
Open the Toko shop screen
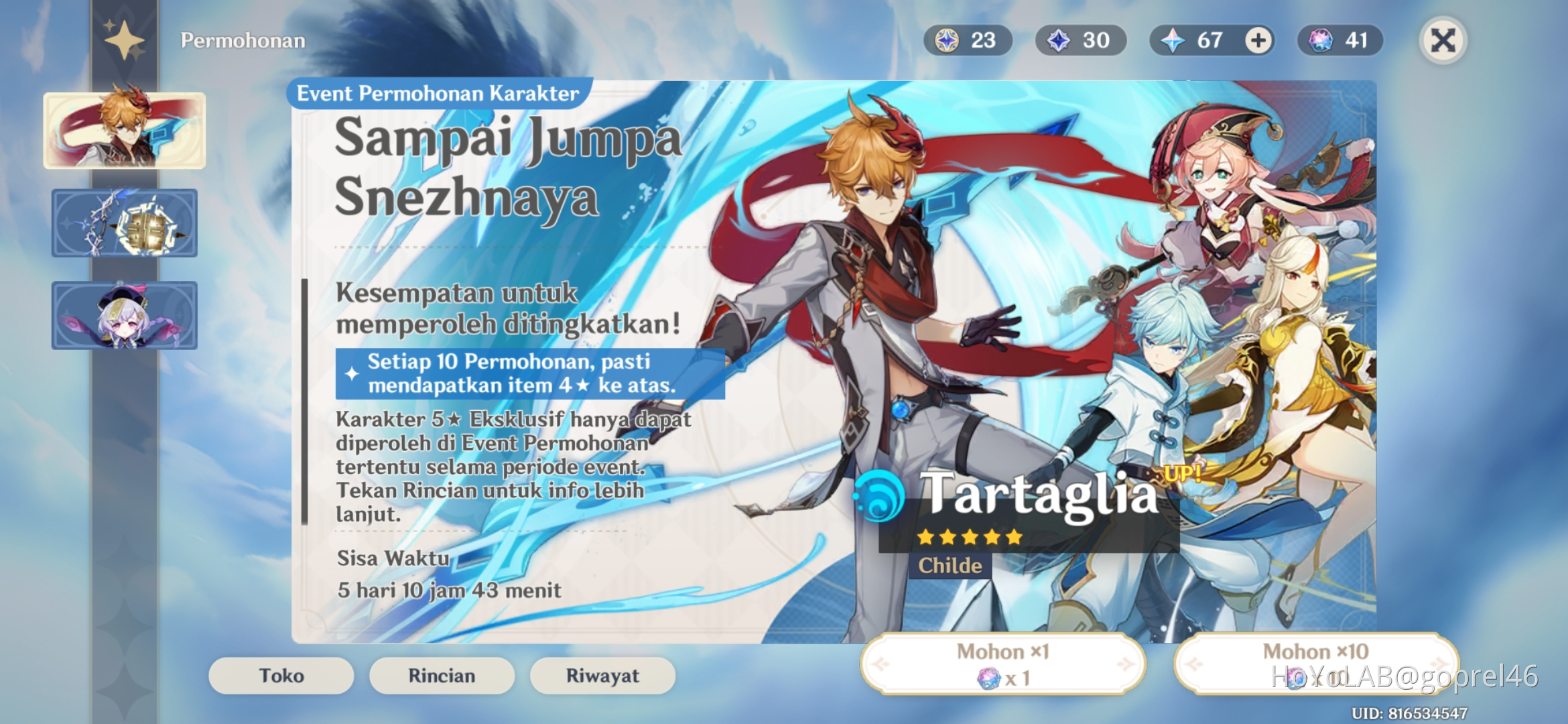[280, 676]
